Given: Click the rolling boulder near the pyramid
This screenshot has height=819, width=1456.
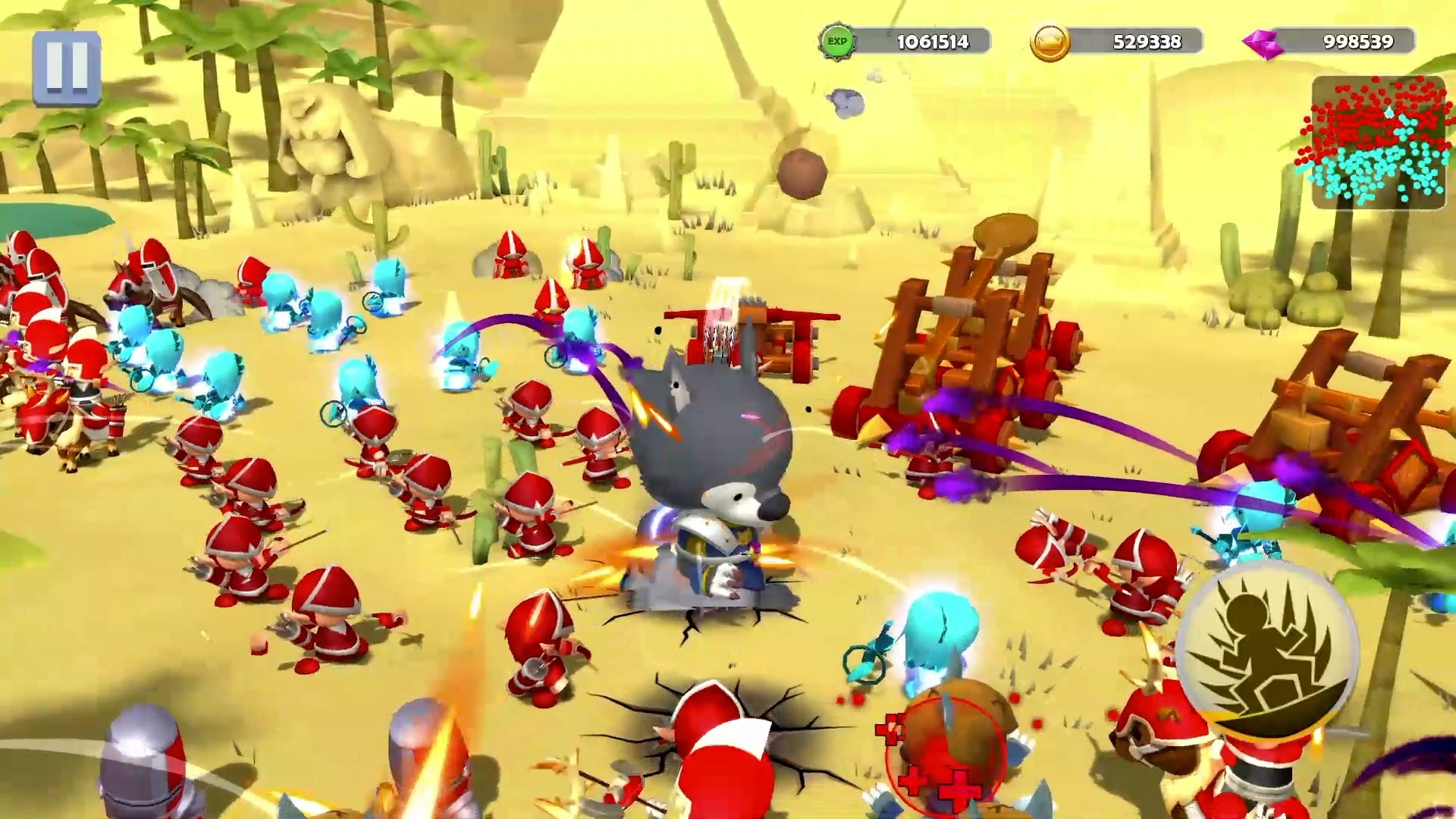Looking at the screenshot, I should (804, 174).
